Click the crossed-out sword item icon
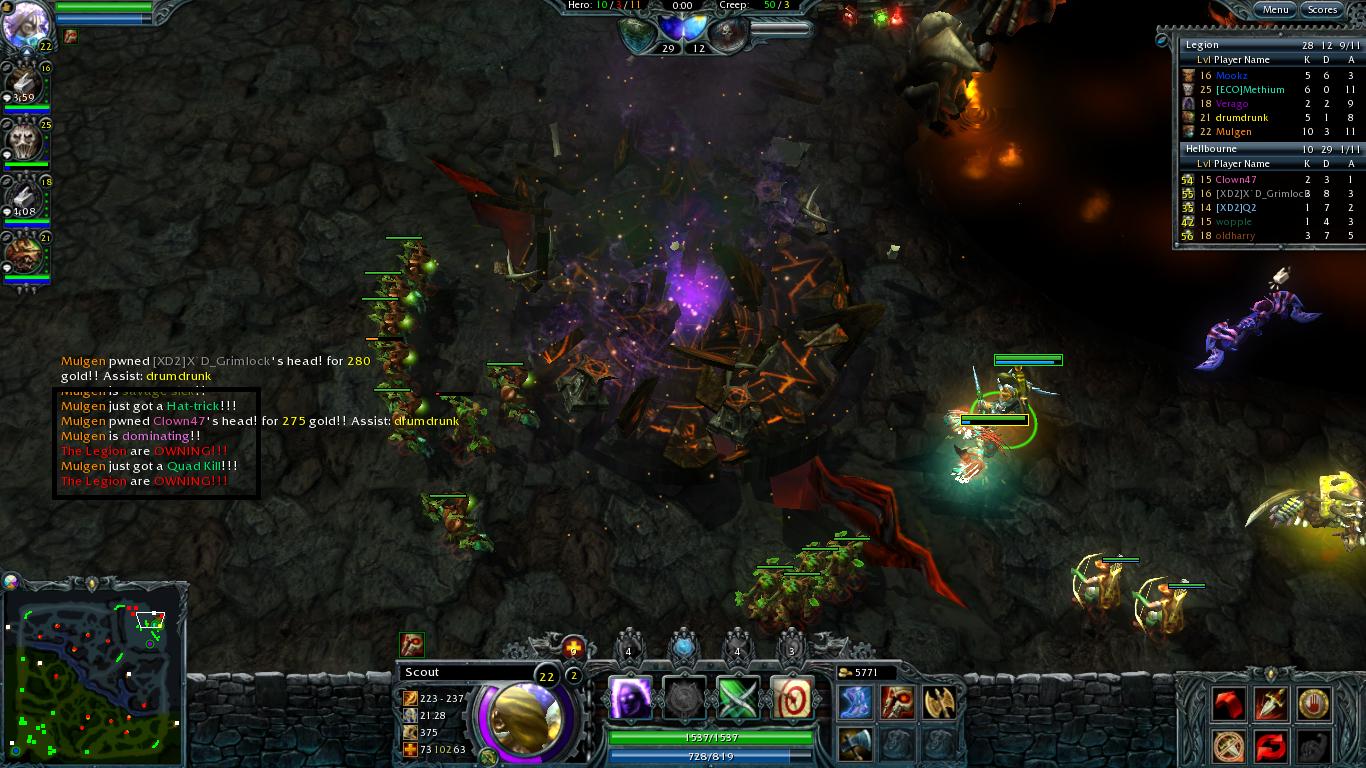 pyautogui.click(x=1228, y=745)
